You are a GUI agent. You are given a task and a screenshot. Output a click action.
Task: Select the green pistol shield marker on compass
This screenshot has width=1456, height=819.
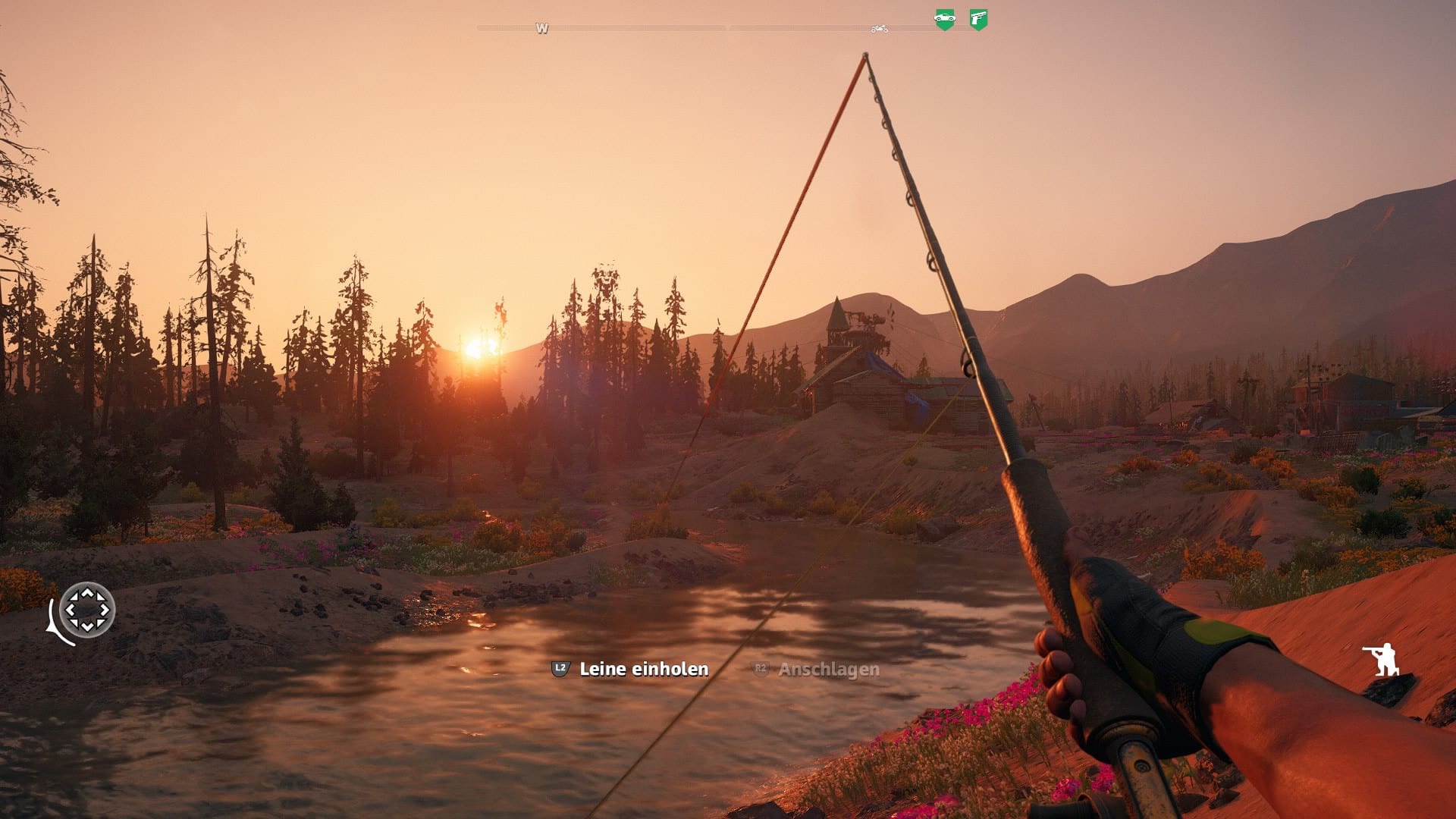(978, 19)
